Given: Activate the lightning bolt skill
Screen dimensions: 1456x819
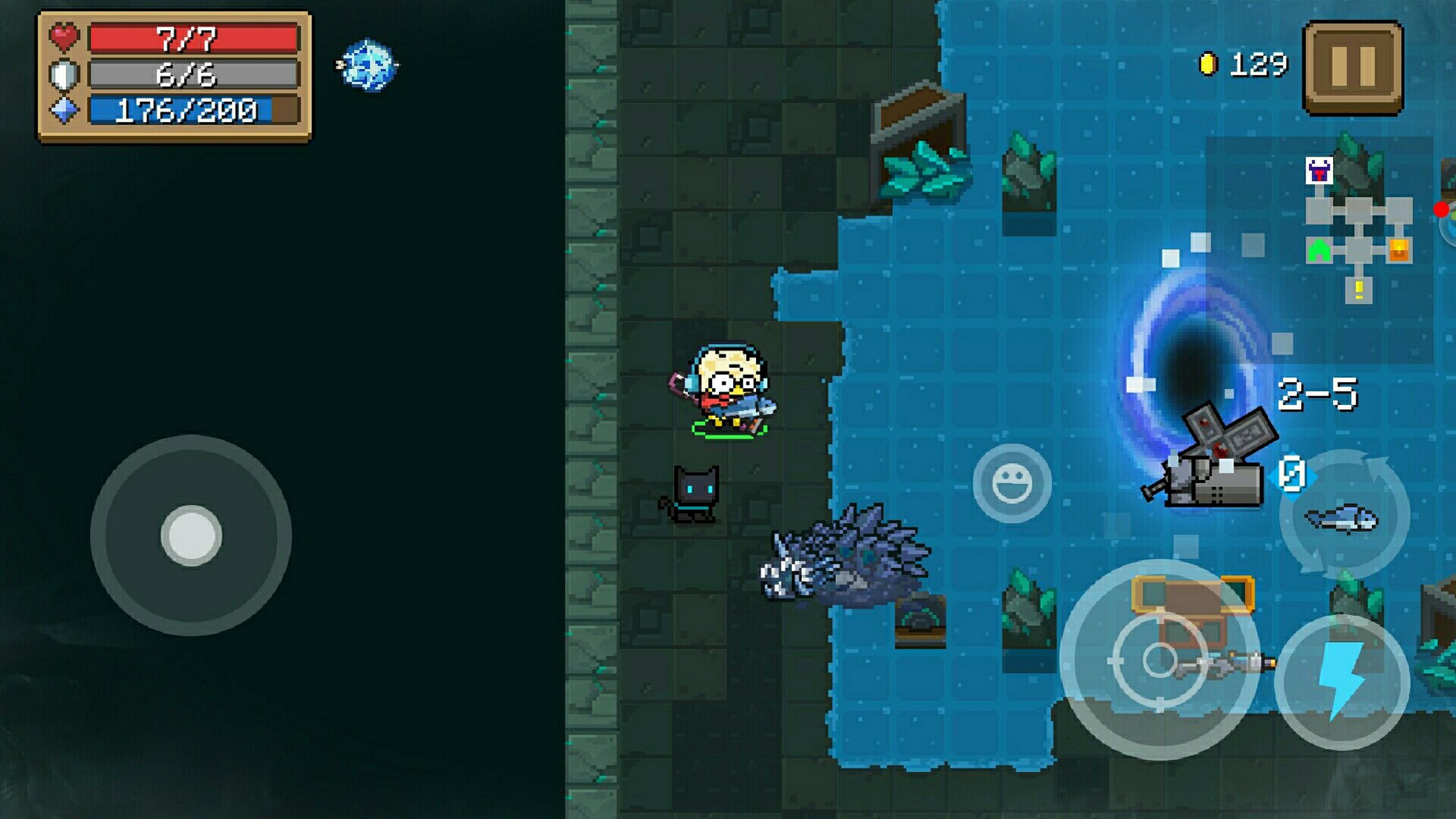Looking at the screenshot, I should coord(1342,681).
